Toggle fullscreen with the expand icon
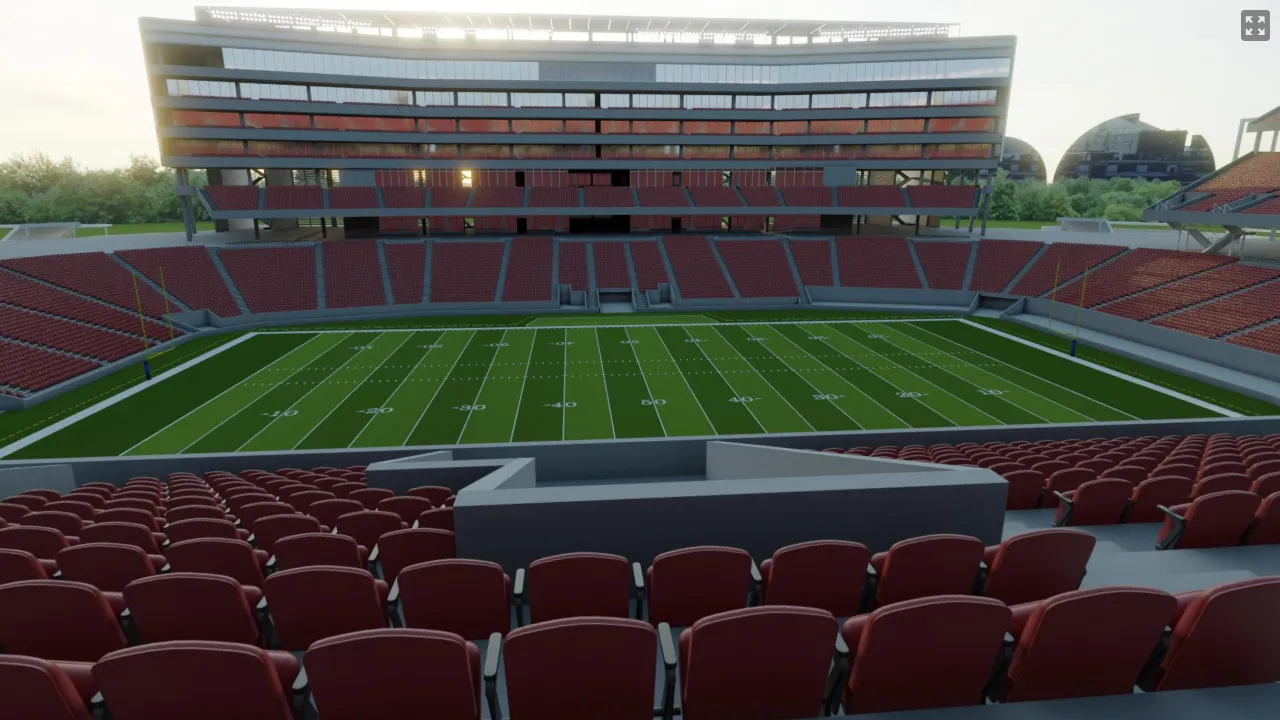Screen dimensions: 1280x720 [1255, 25]
